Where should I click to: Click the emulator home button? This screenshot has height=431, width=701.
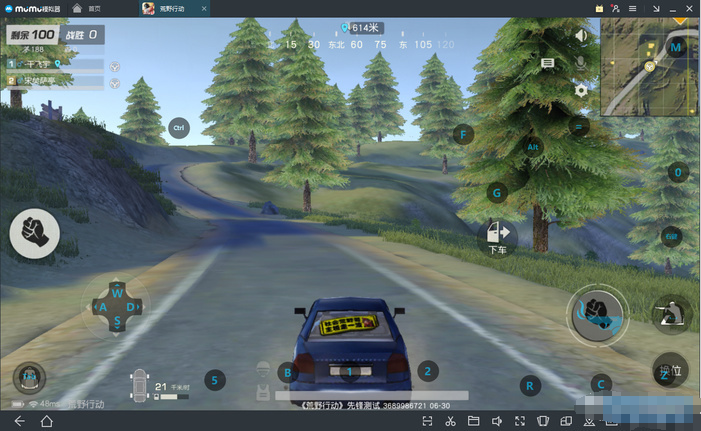point(46,421)
